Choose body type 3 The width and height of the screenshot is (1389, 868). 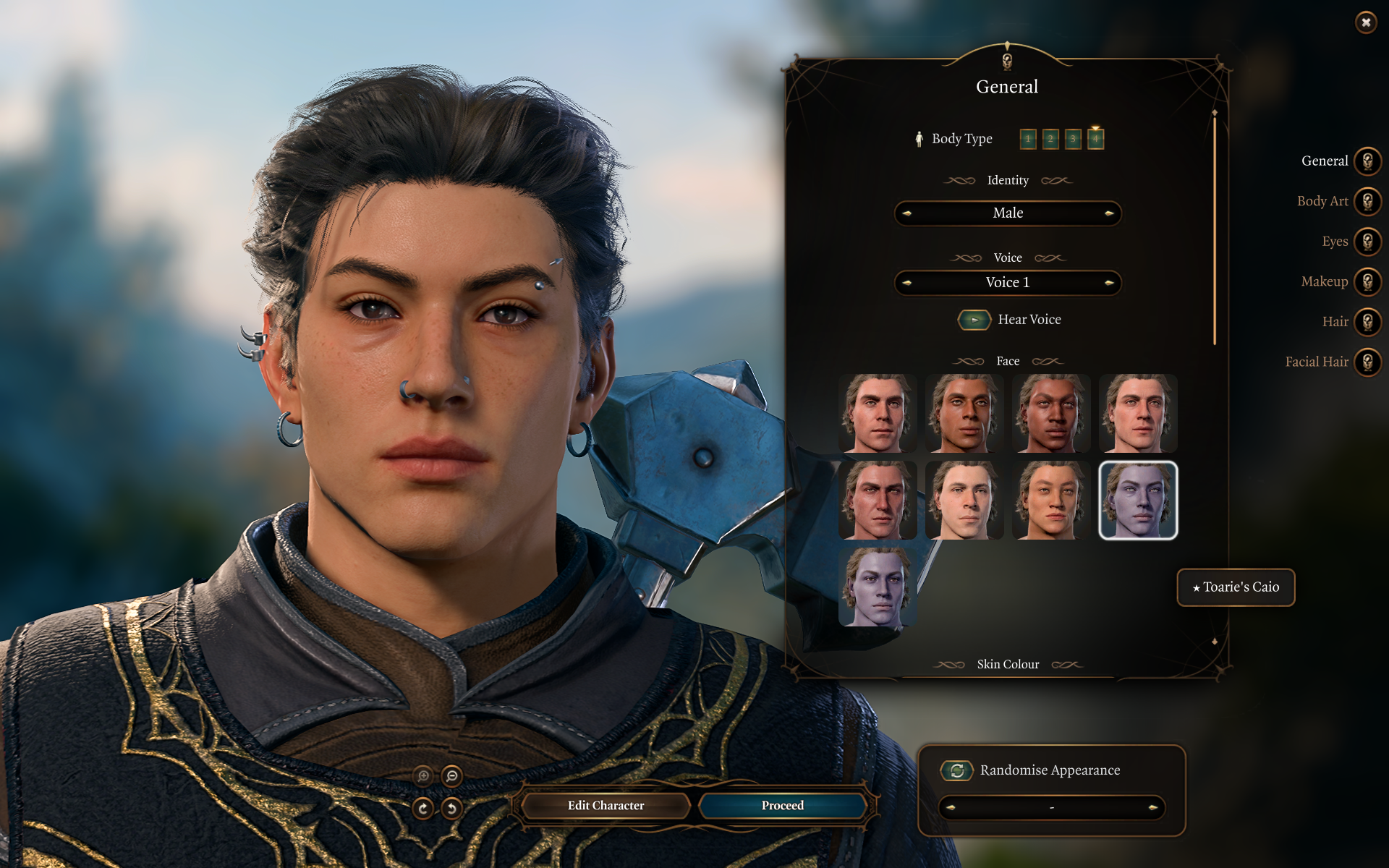(x=1073, y=139)
